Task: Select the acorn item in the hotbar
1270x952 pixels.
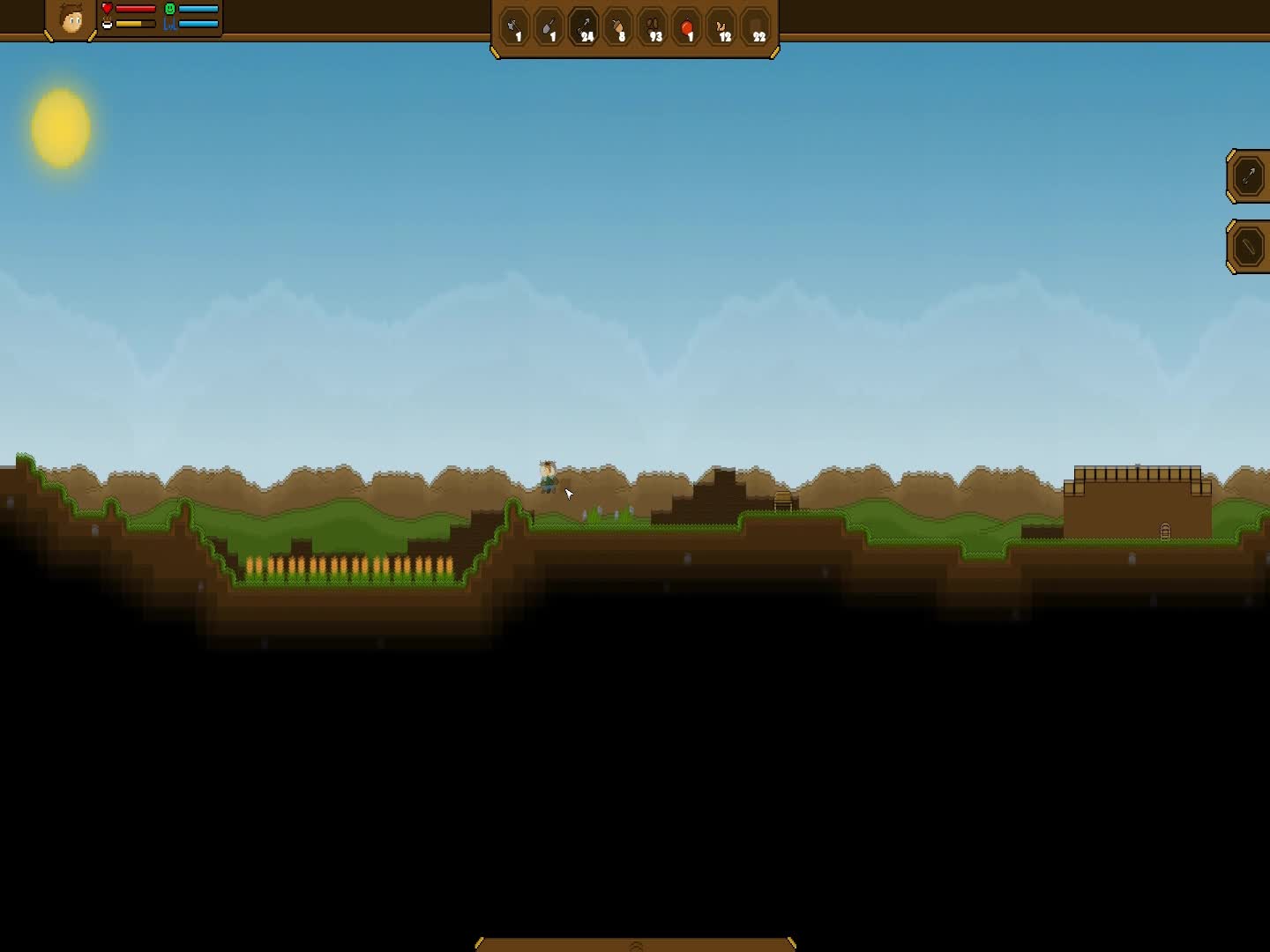Action: [x=618, y=27]
